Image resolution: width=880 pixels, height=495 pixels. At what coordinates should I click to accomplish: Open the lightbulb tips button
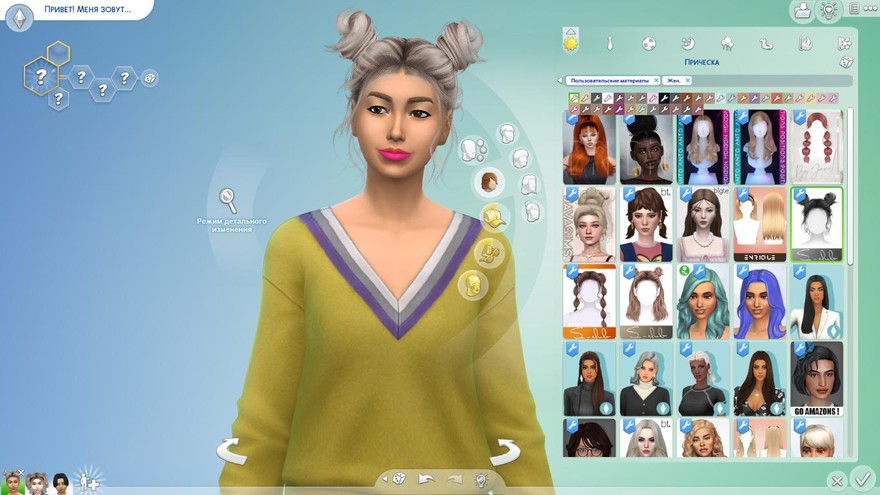(829, 11)
